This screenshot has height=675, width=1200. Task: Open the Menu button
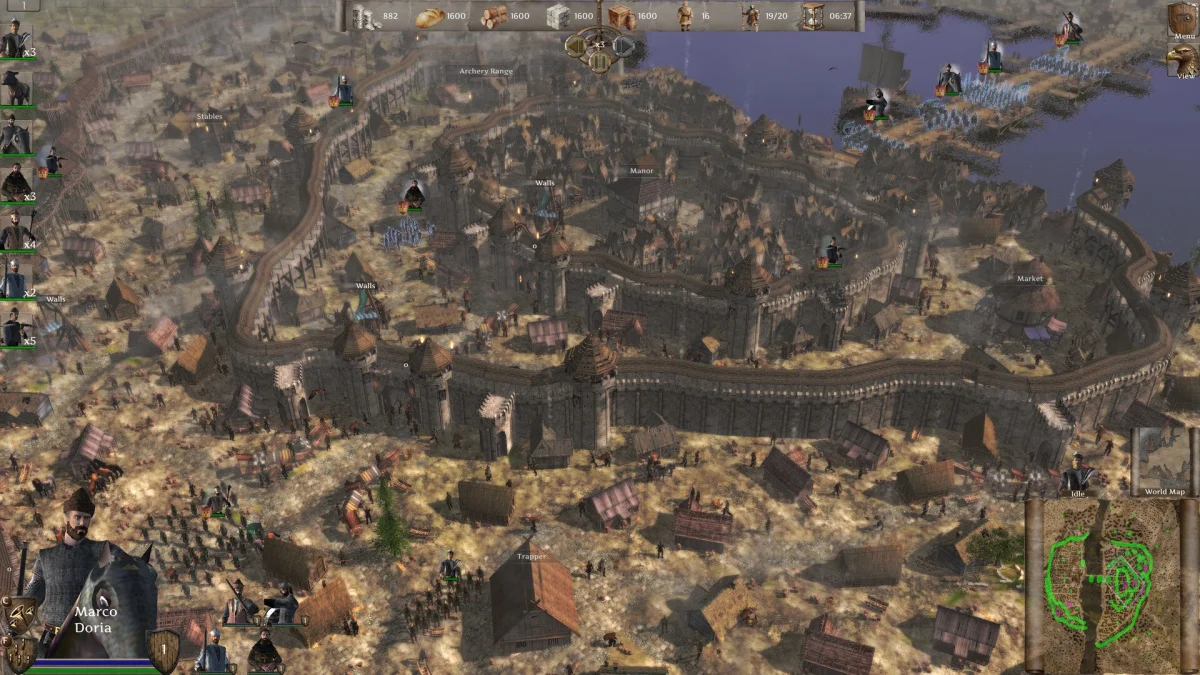click(x=1181, y=20)
